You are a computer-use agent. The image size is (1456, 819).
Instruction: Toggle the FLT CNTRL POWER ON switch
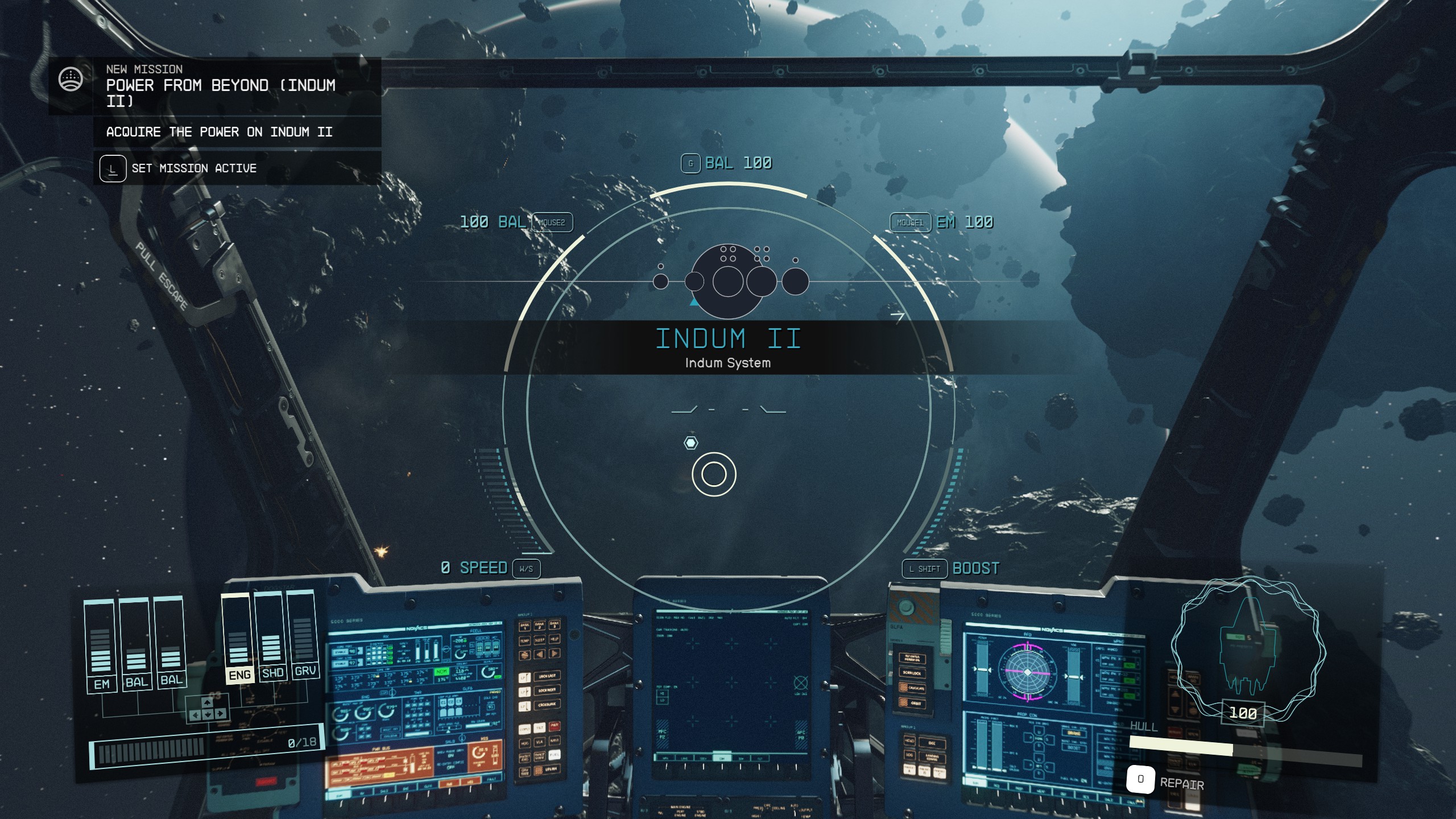(x=912, y=659)
